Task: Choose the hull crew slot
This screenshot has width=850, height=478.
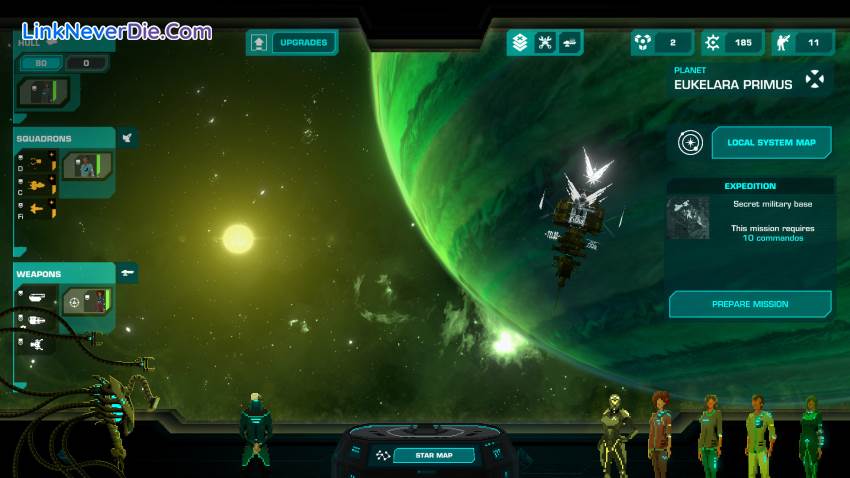Action: (x=46, y=93)
